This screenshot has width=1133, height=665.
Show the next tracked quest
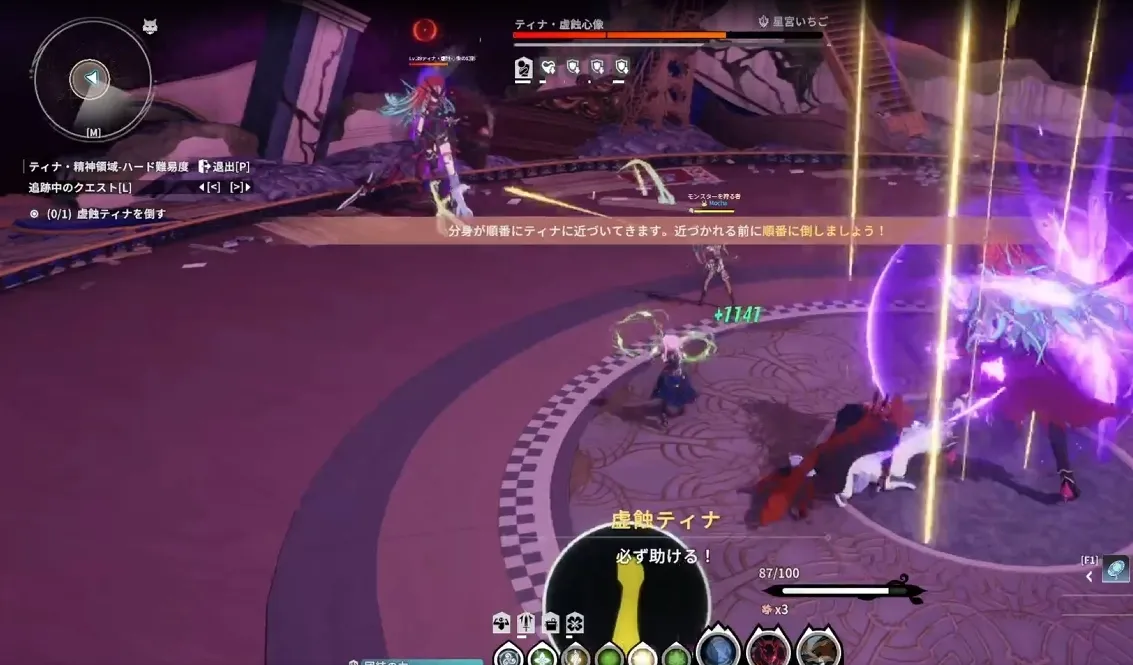(240, 187)
